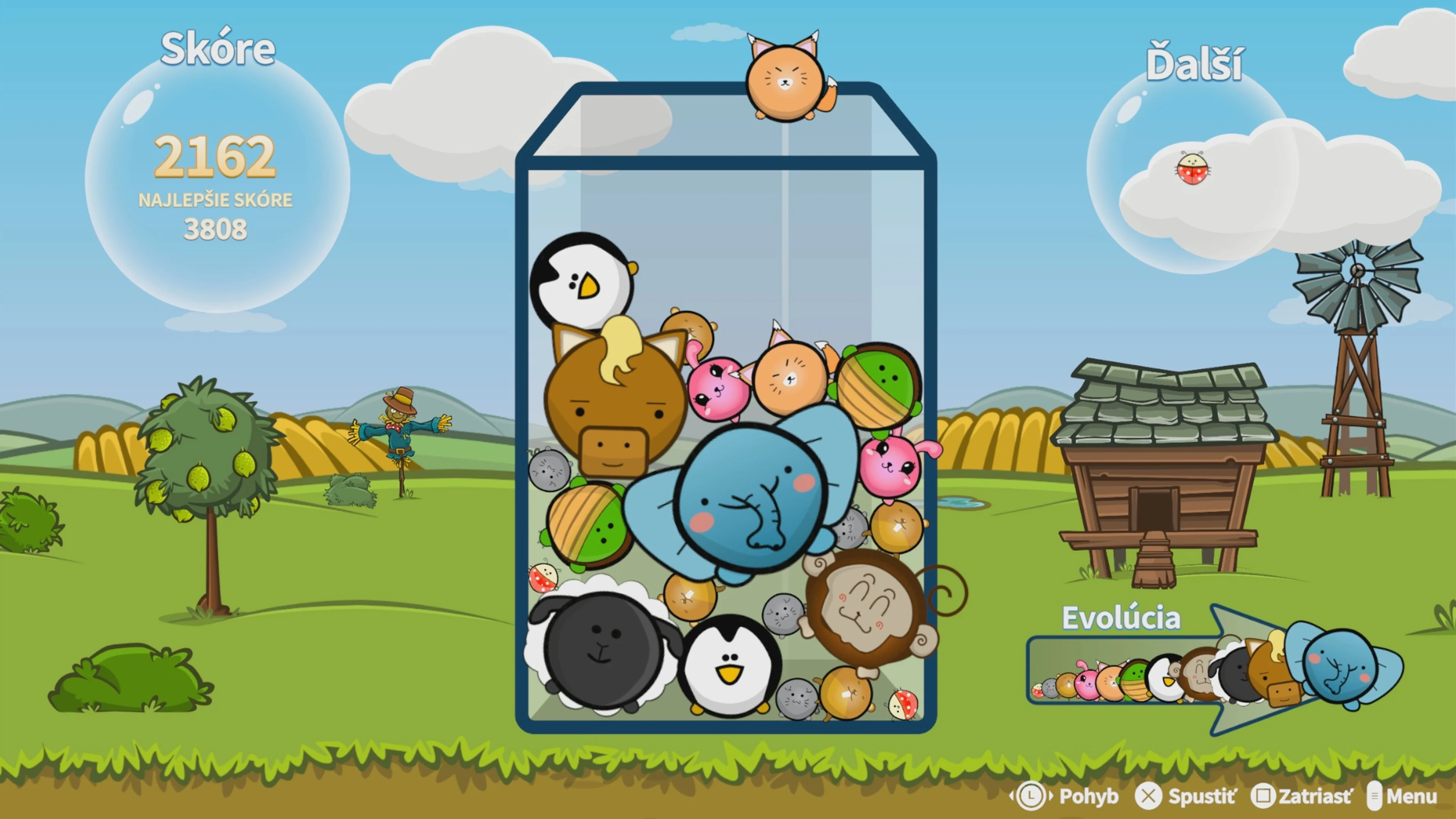Click the left-stick icon next to Pohyb

point(1031,796)
